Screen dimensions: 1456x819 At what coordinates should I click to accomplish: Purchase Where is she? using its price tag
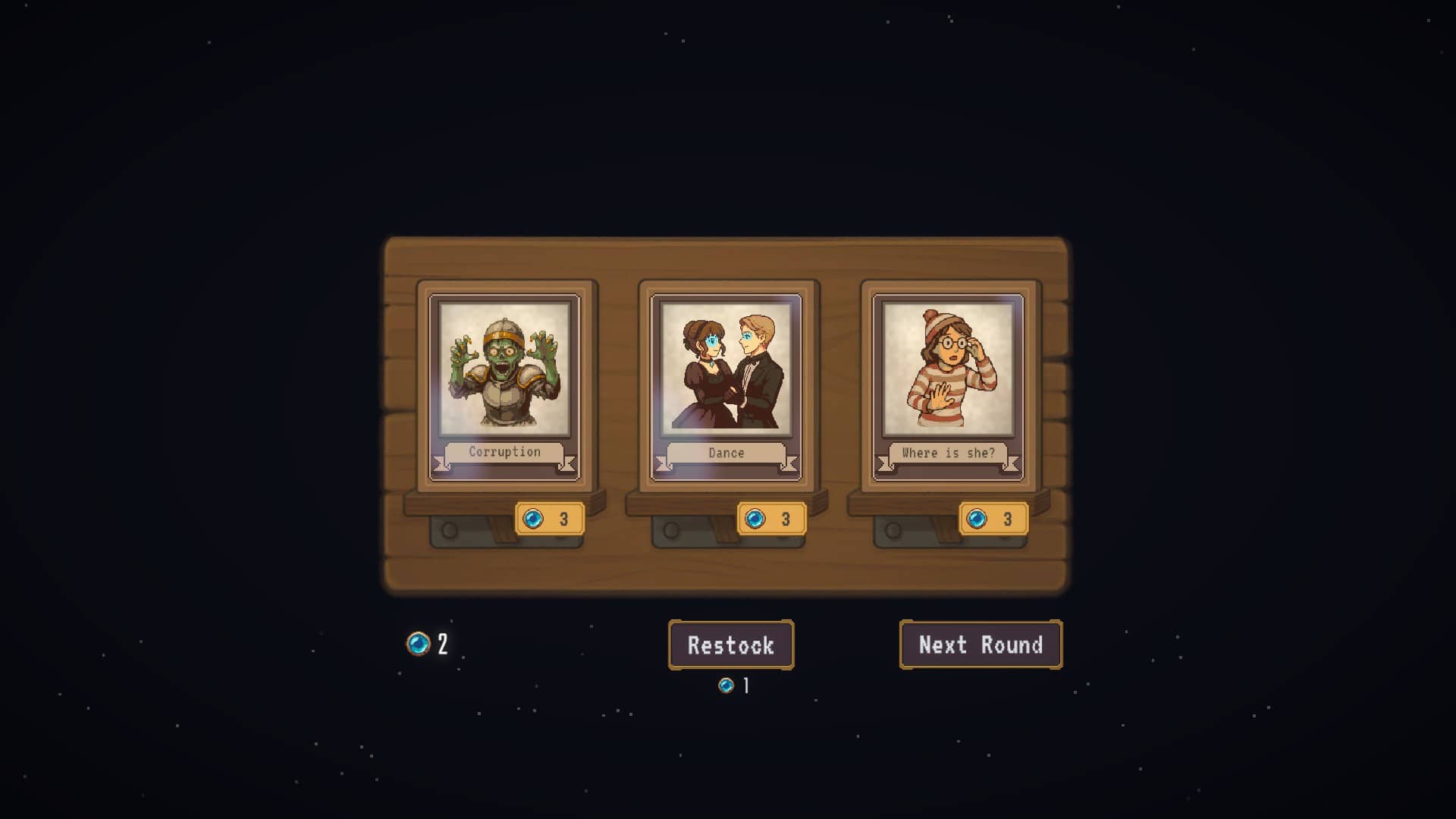[993, 519]
